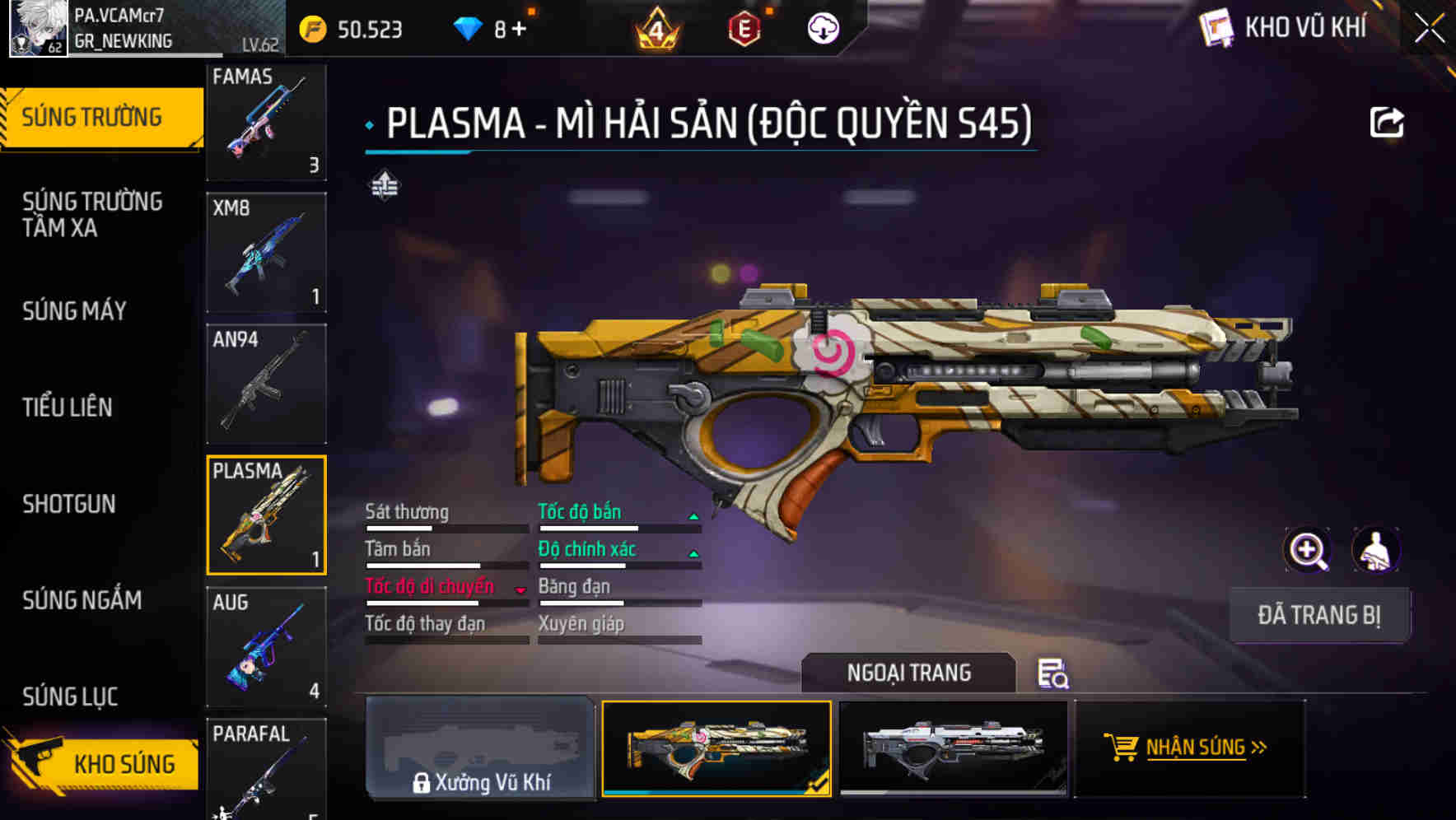Click the Kho Súng button
Screen dimensions: 1456x820
pos(103,763)
